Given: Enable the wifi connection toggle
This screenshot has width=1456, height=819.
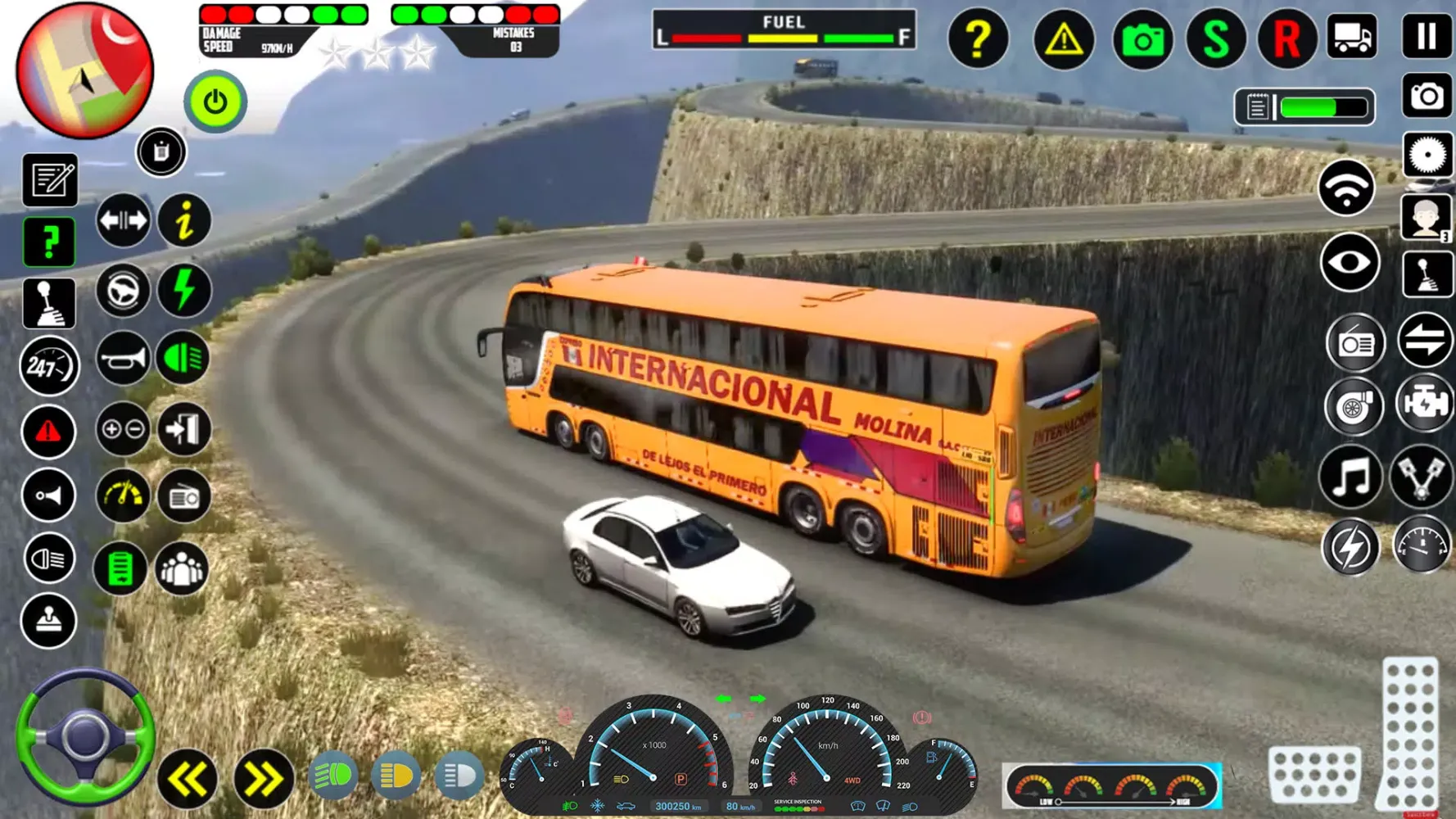Looking at the screenshot, I should 1347,190.
